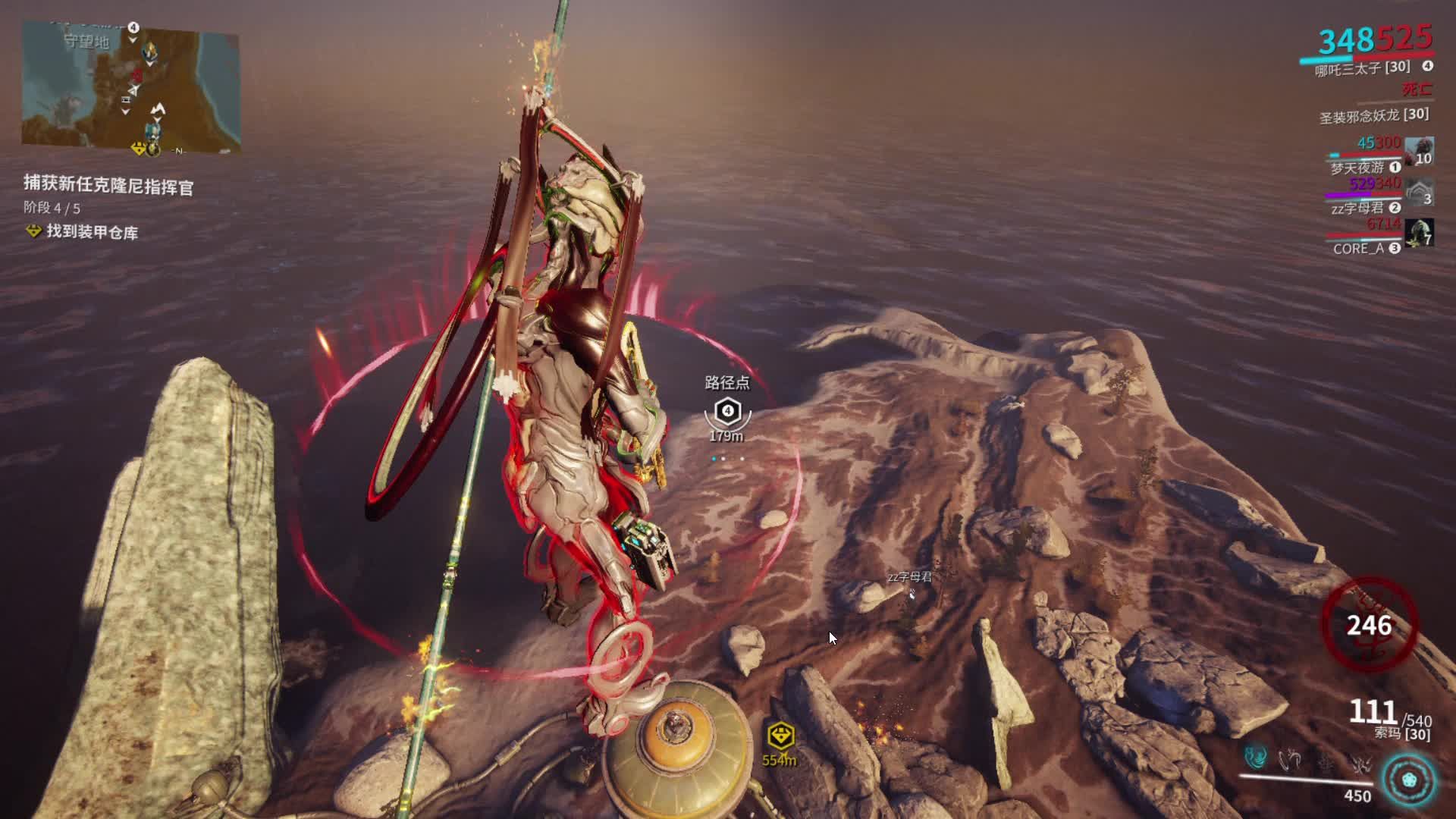Click the yellow objective marker showing 554m

coord(780,736)
